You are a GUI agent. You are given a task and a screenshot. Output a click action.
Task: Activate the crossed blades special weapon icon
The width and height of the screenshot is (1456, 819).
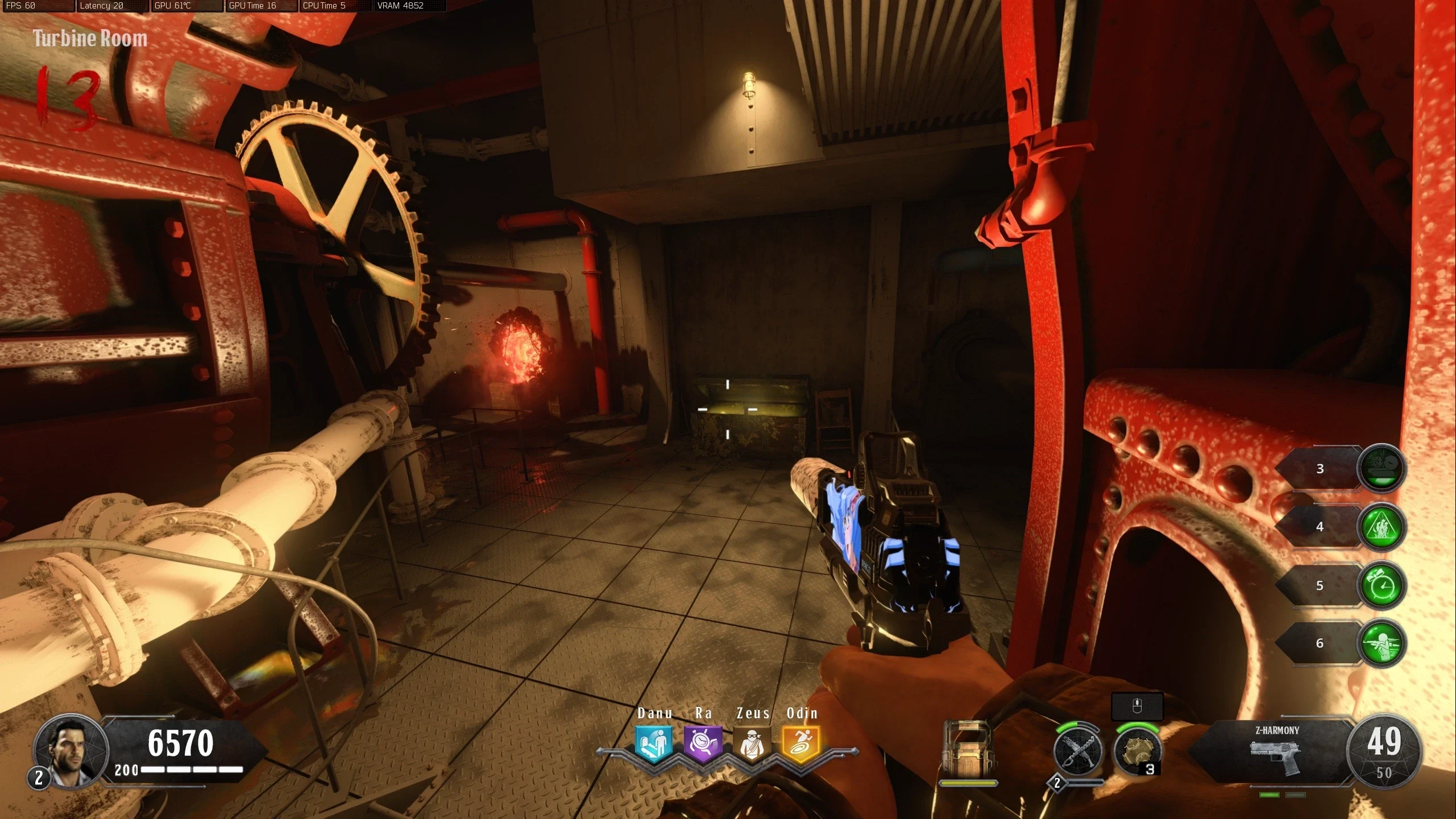(1077, 751)
